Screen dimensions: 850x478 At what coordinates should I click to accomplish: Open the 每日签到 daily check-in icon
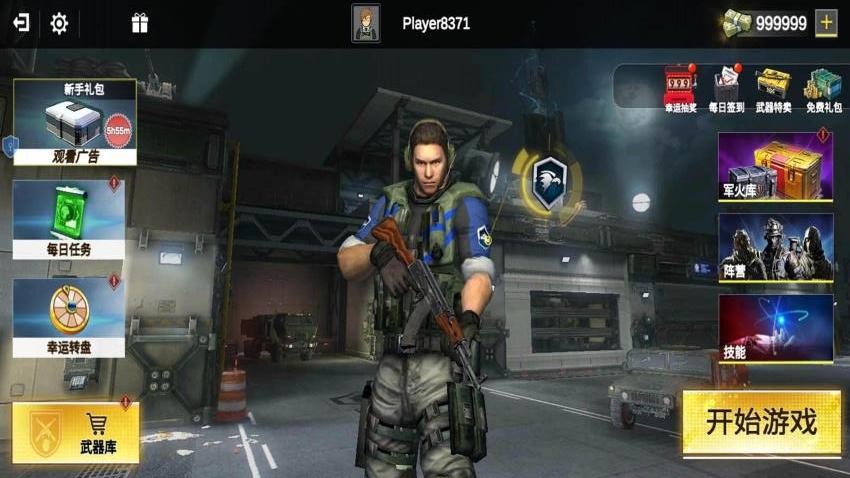click(x=727, y=88)
